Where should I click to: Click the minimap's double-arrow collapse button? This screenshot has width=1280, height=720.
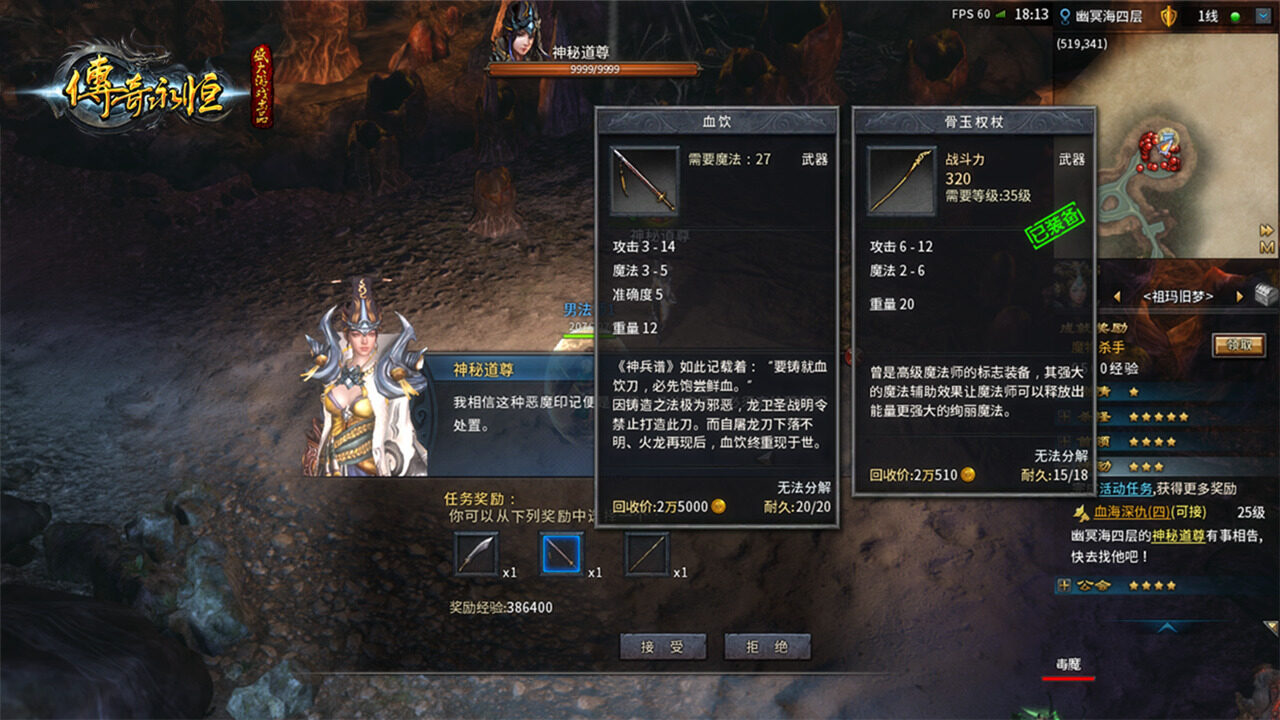tap(1267, 230)
